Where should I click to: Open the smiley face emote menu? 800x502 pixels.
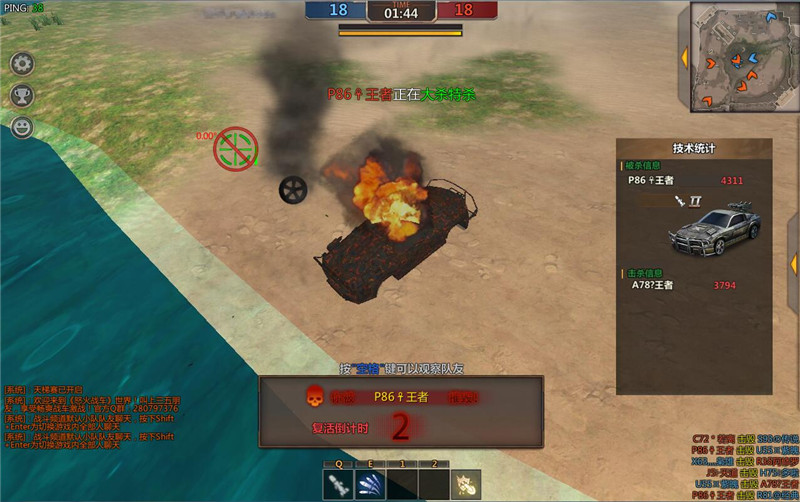point(22,127)
